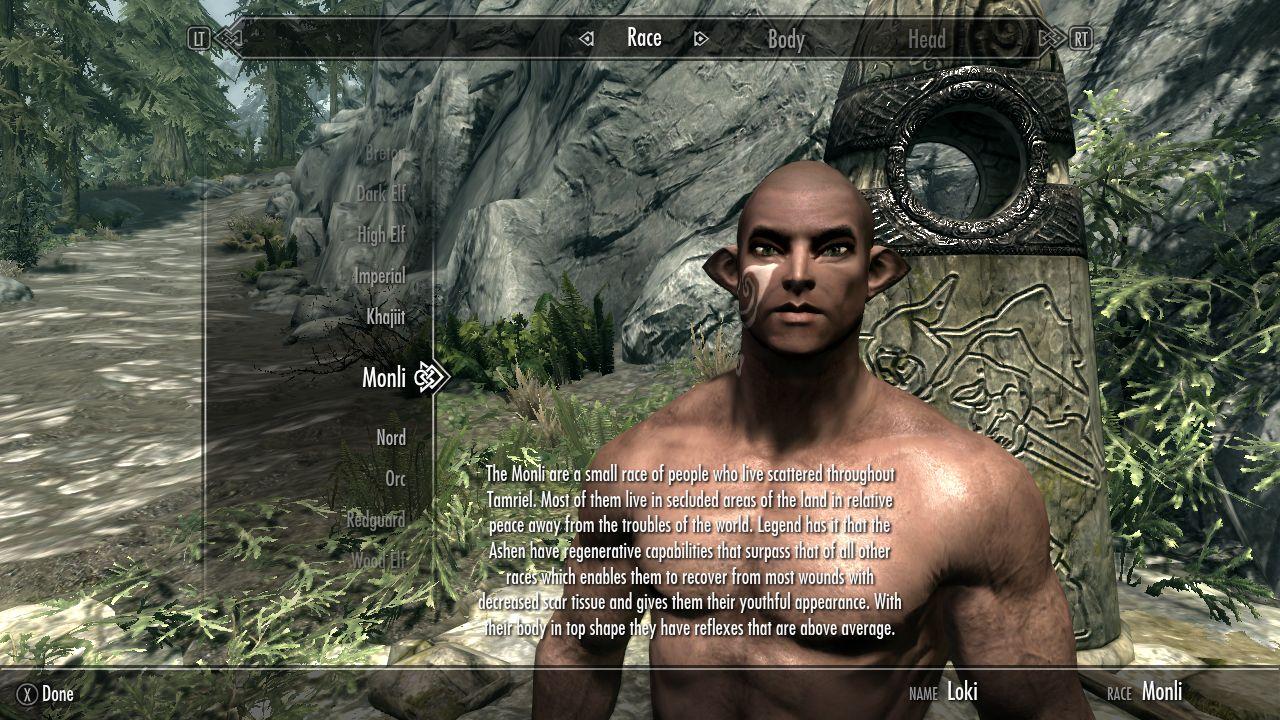1280x720 pixels.
Task: Pick the High Elf race
Action: click(381, 235)
